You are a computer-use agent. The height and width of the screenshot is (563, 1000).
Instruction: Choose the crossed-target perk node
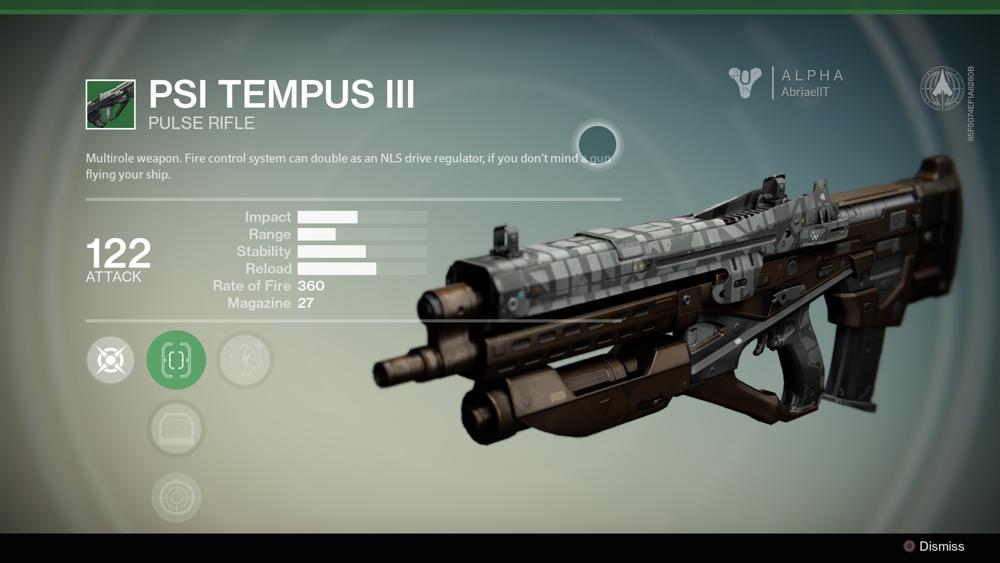(x=110, y=360)
